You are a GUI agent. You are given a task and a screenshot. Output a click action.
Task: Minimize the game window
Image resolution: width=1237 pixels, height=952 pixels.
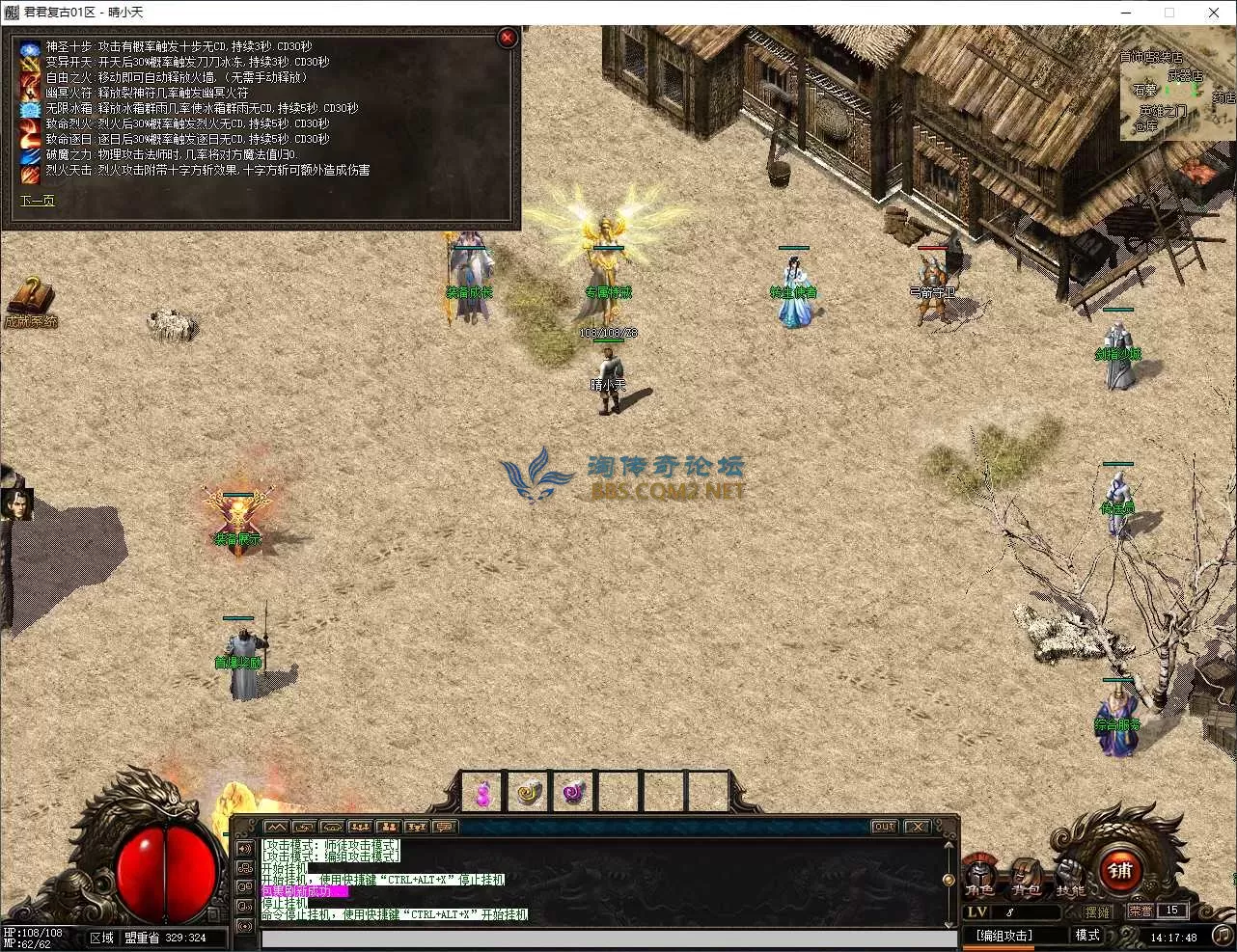click(1126, 13)
